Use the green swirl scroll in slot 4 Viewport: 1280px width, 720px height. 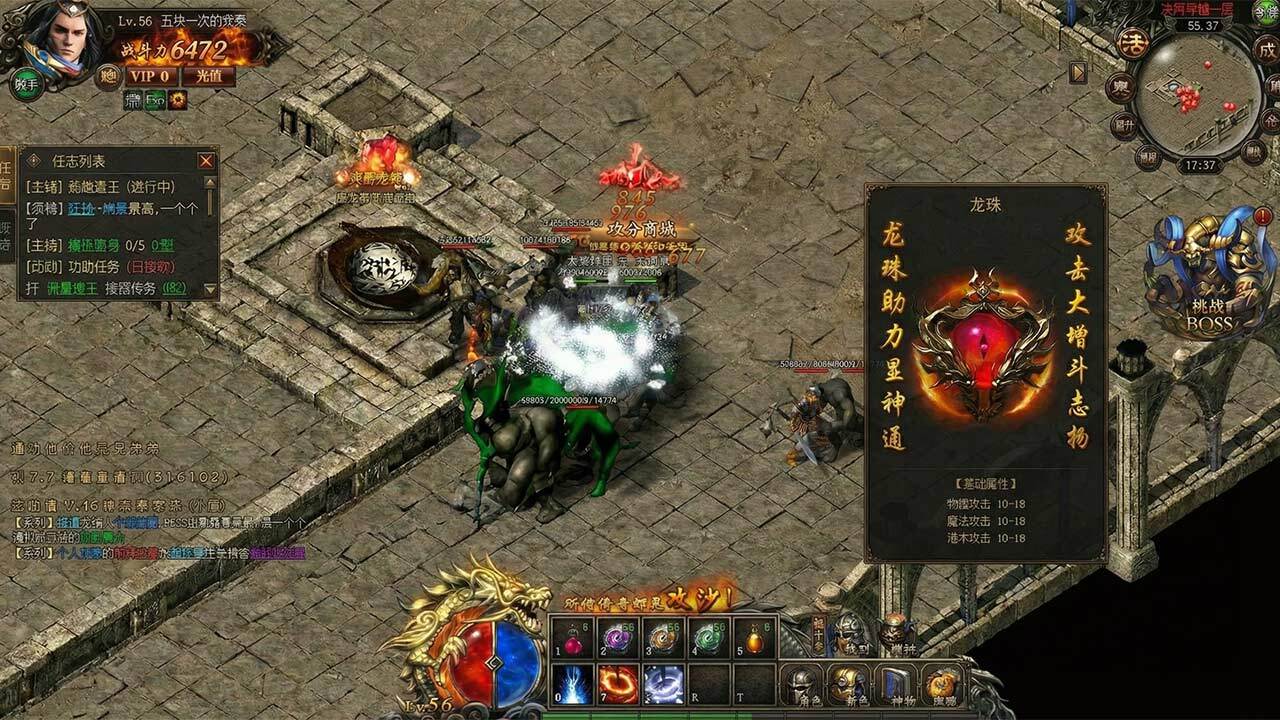coord(708,637)
